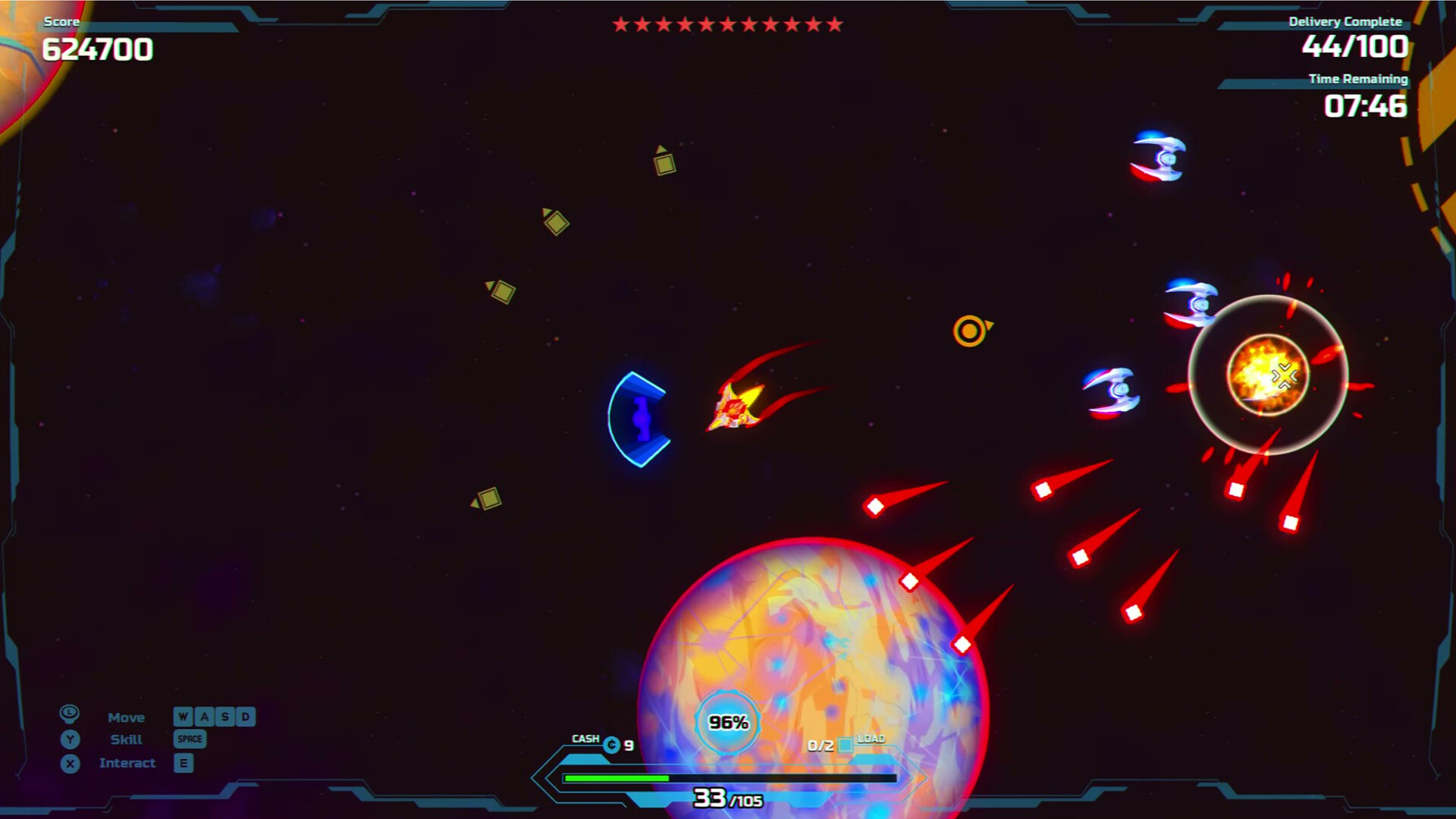Click the 0/2 load counter

(x=821, y=745)
